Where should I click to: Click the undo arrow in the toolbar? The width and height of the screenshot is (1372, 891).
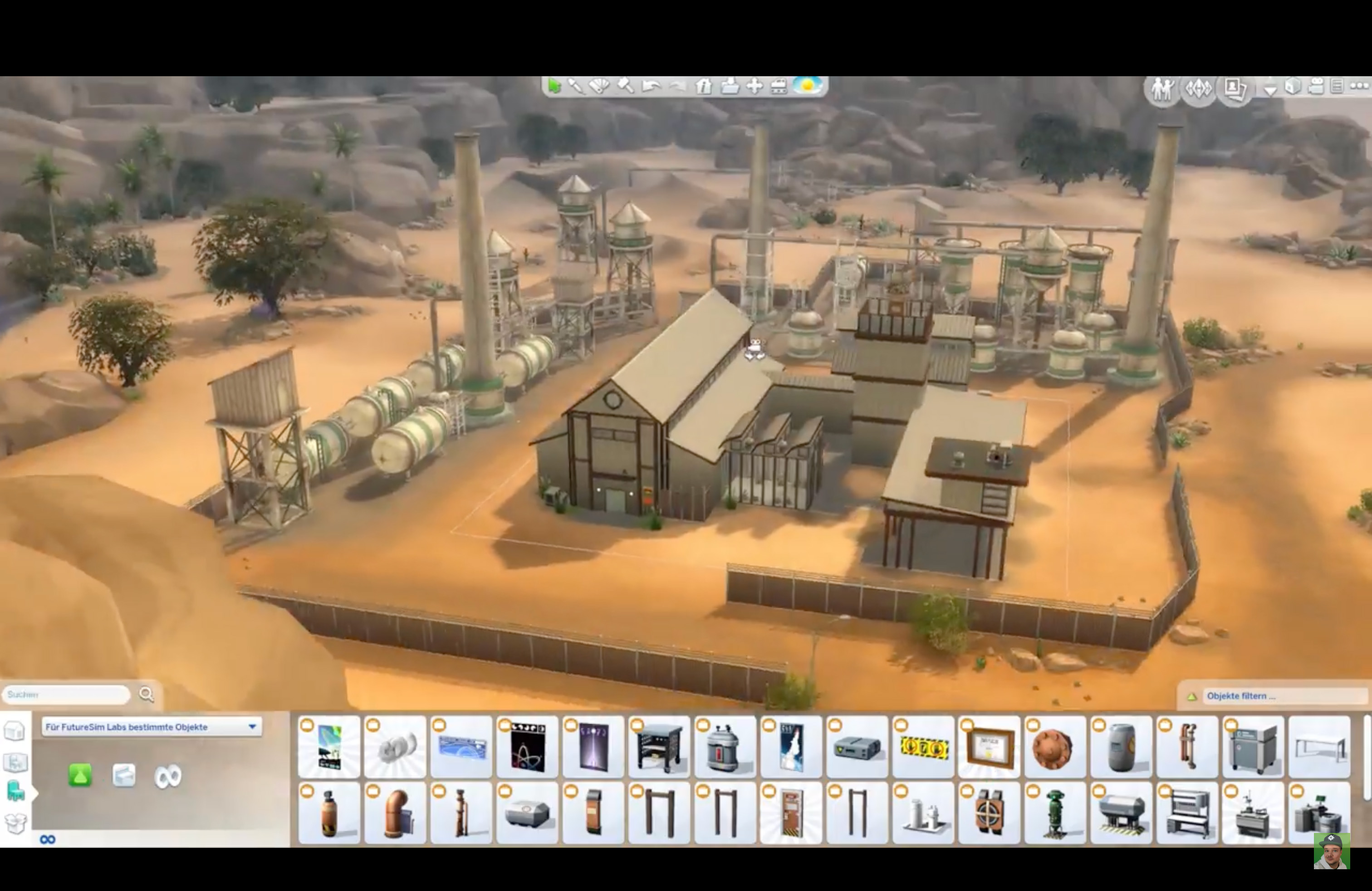point(652,87)
